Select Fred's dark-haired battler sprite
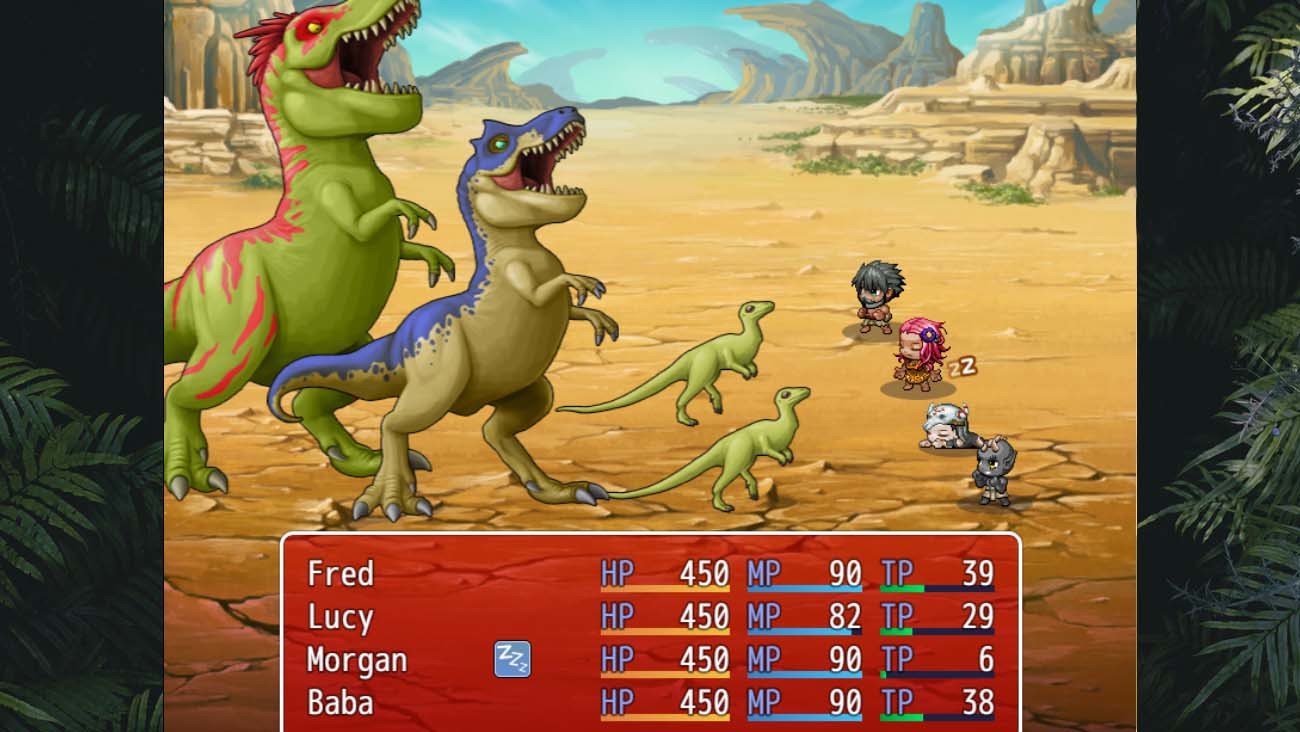This screenshot has width=1300, height=732. click(879, 295)
